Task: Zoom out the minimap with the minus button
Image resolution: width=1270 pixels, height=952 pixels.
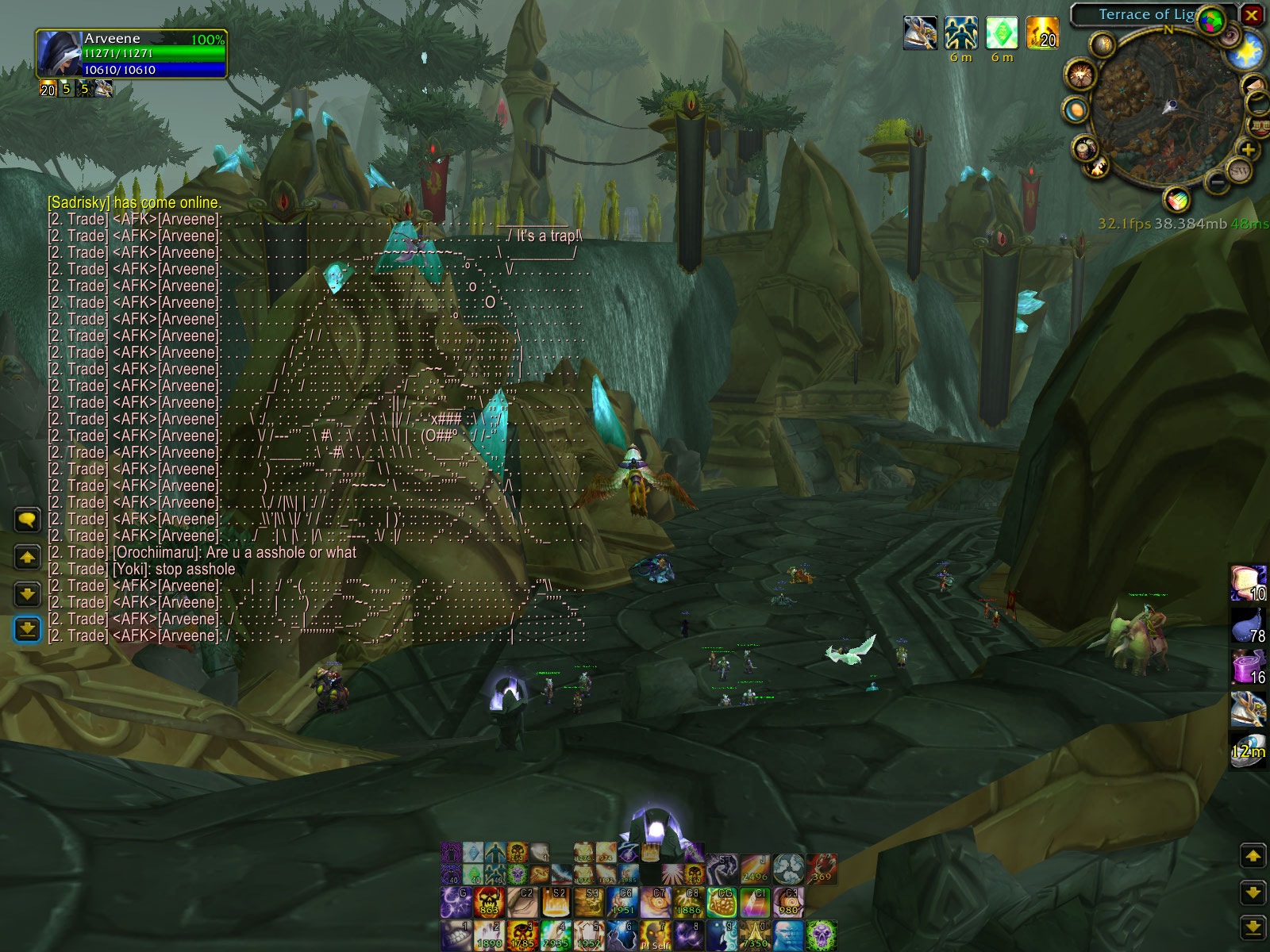Action: coord(1217,183)
